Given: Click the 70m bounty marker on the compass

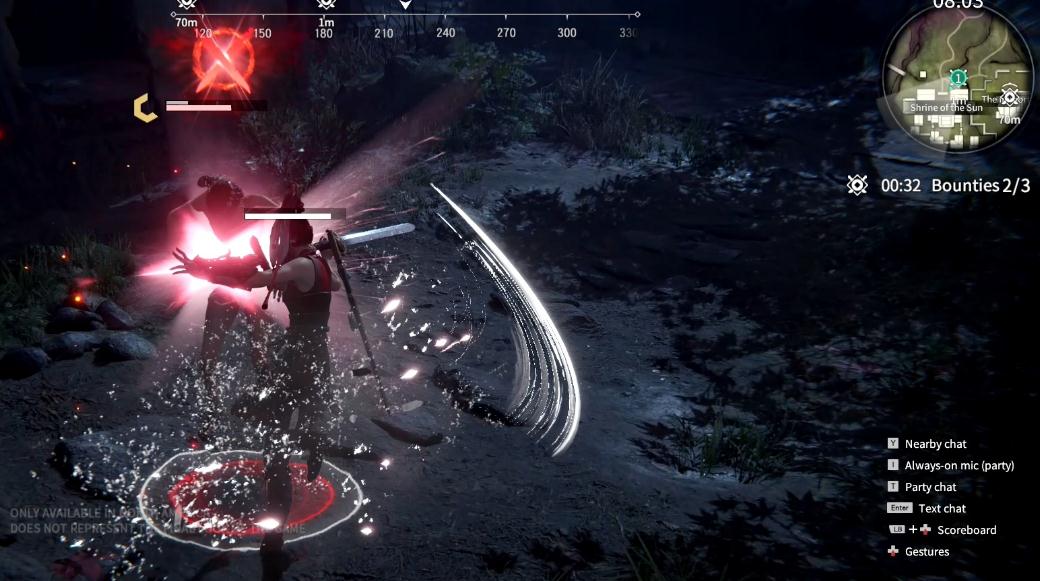Looking at the screenshot, I should (x=186, y=6).
